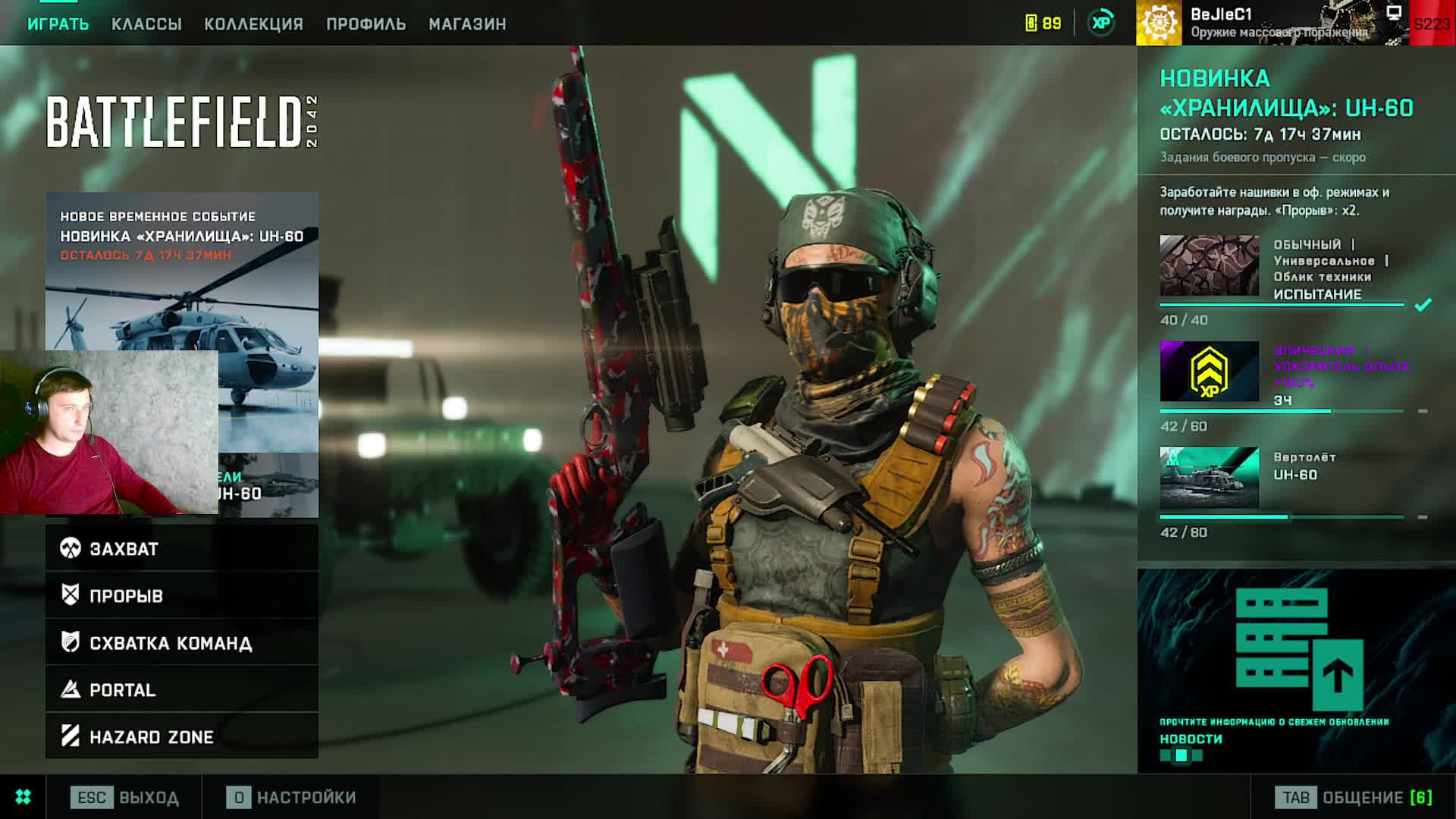Select СХВАТКА КОМАНД mode
1456x819 pixels.
(x=182, y=643)
